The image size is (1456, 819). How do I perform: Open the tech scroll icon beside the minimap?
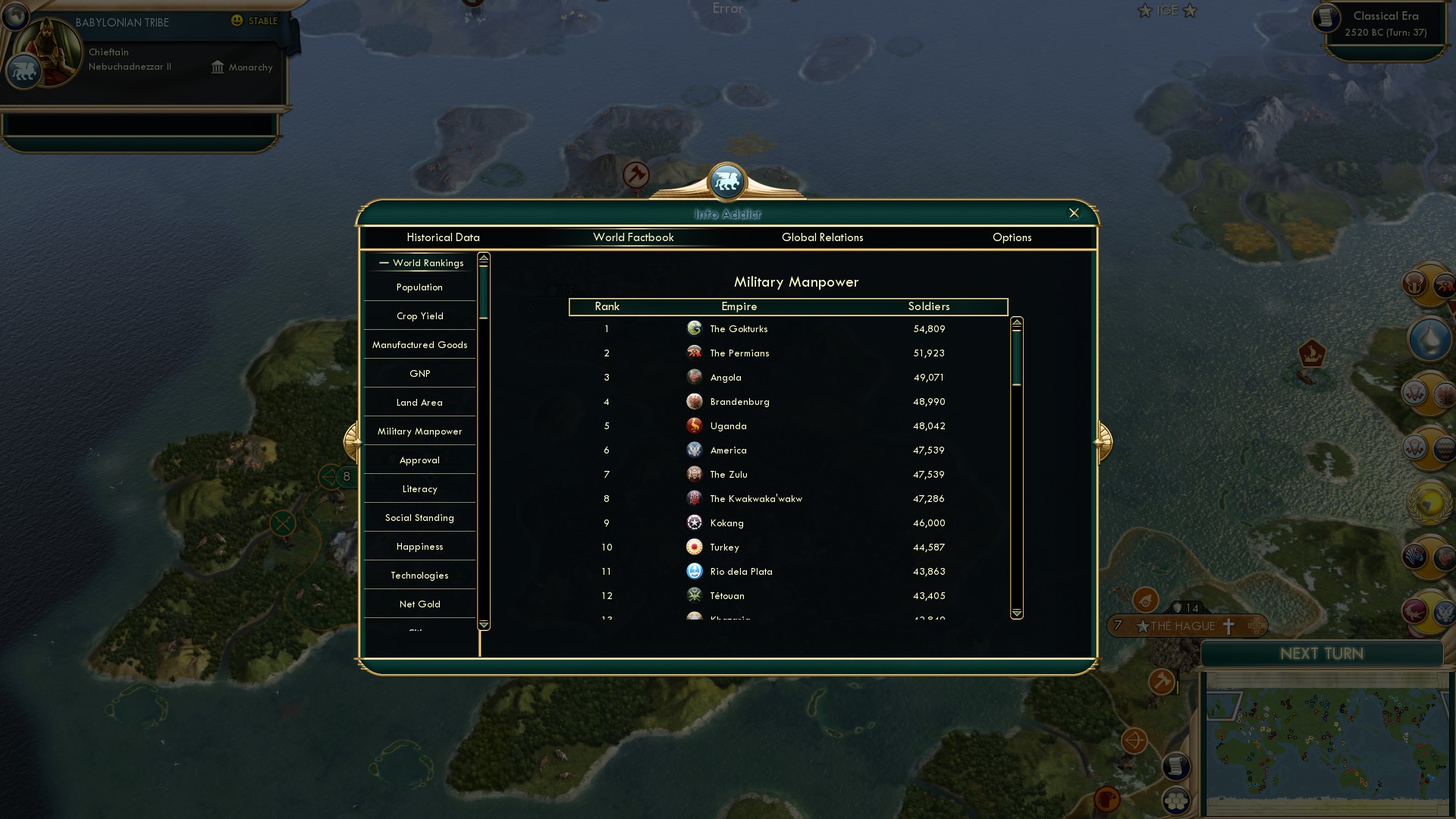pyautogui.click(x=1176, y=766)
